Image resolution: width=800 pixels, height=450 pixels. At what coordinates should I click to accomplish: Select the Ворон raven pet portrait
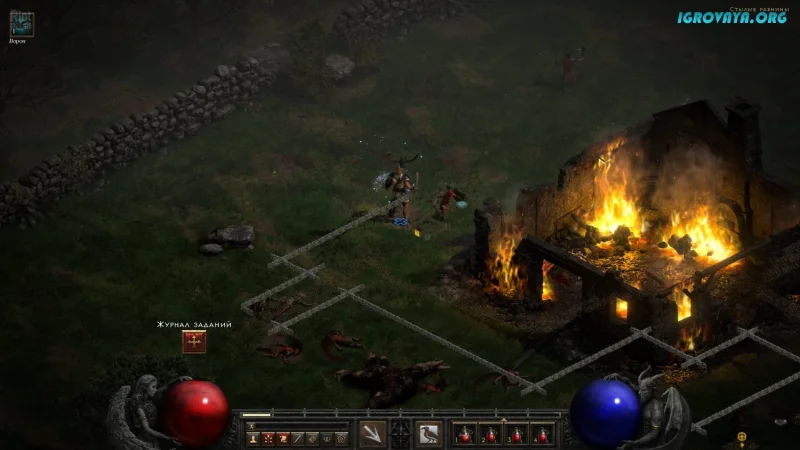pos(21,24)
